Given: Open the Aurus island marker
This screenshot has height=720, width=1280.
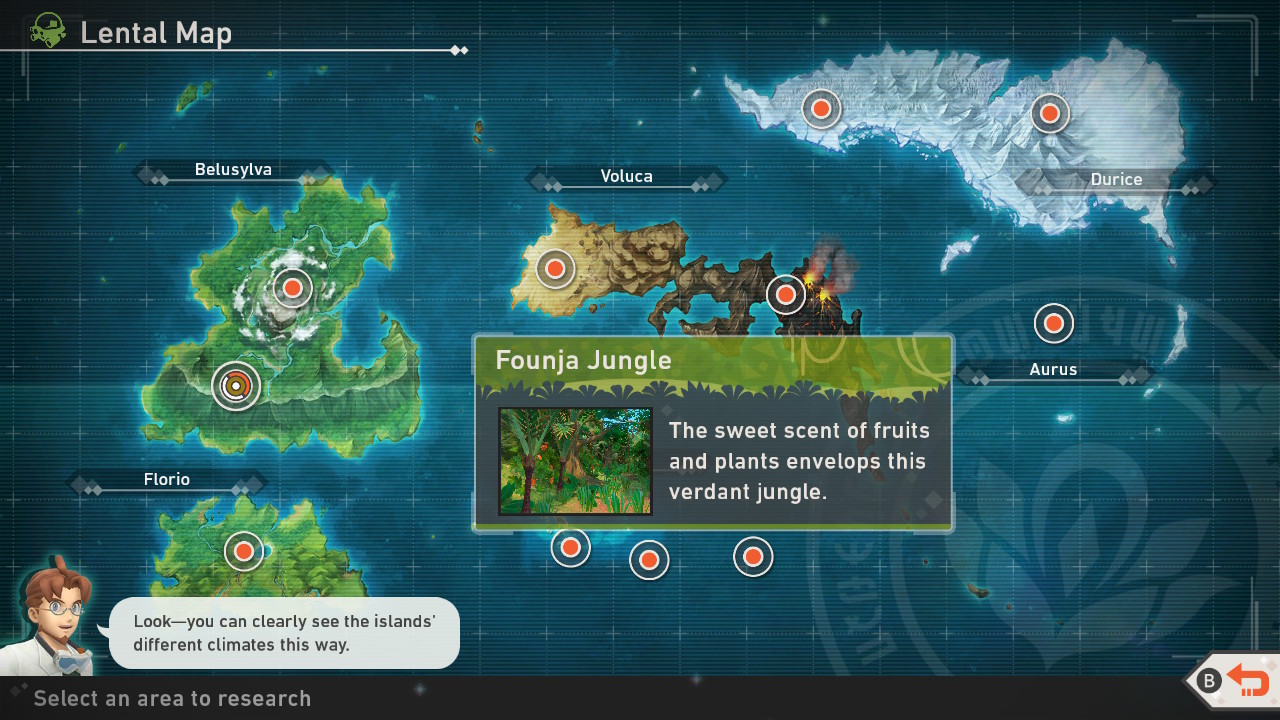Looking at the screenshot, I should tap(1053, 323).
